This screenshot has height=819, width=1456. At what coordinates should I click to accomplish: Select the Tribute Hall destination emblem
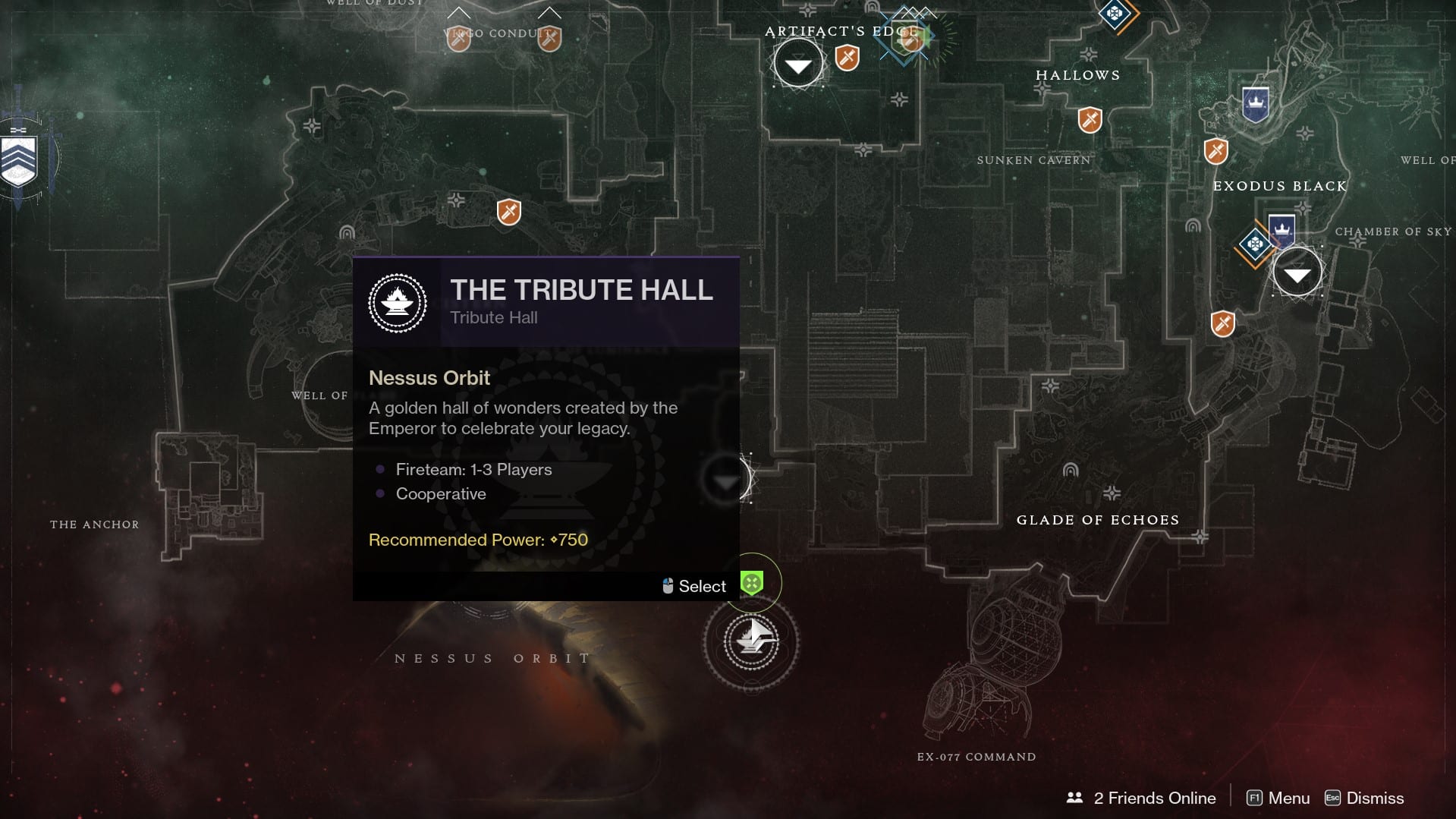click(751, 640)
